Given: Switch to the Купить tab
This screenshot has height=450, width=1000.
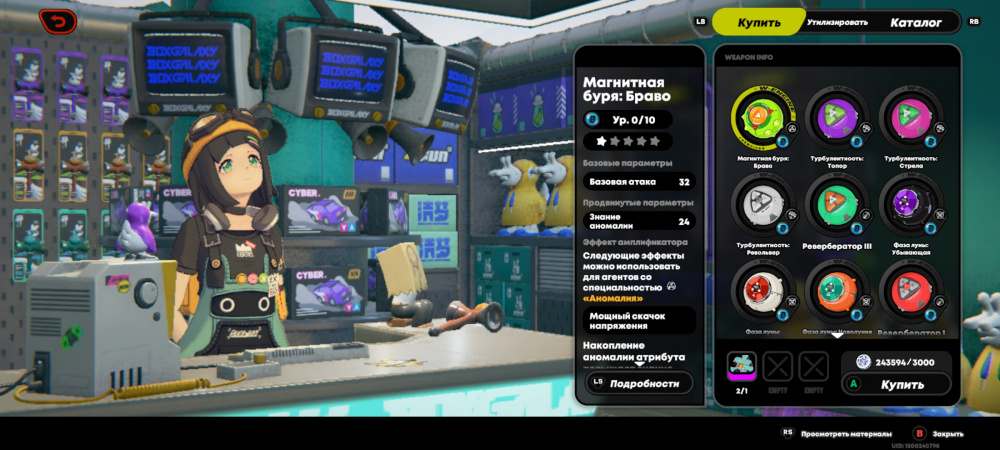Looking at the screenshot, I should (759, 22).
